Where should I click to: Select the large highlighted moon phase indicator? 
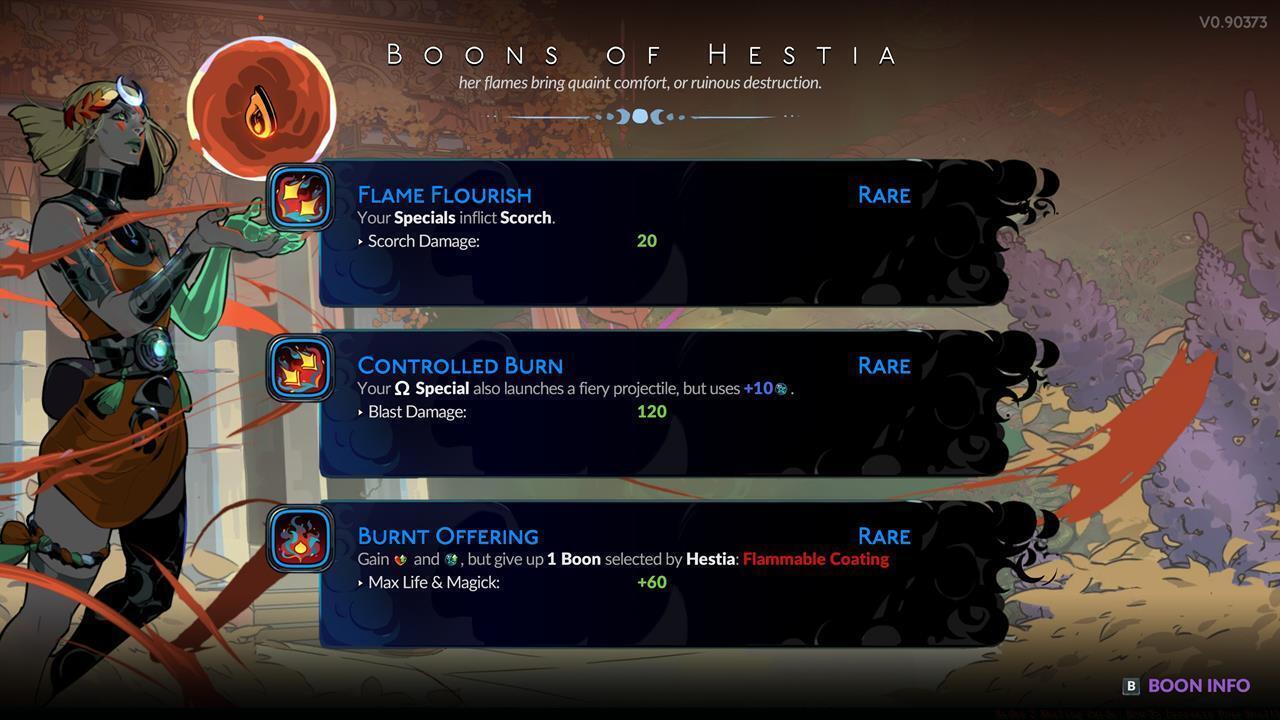pos(640,116)
